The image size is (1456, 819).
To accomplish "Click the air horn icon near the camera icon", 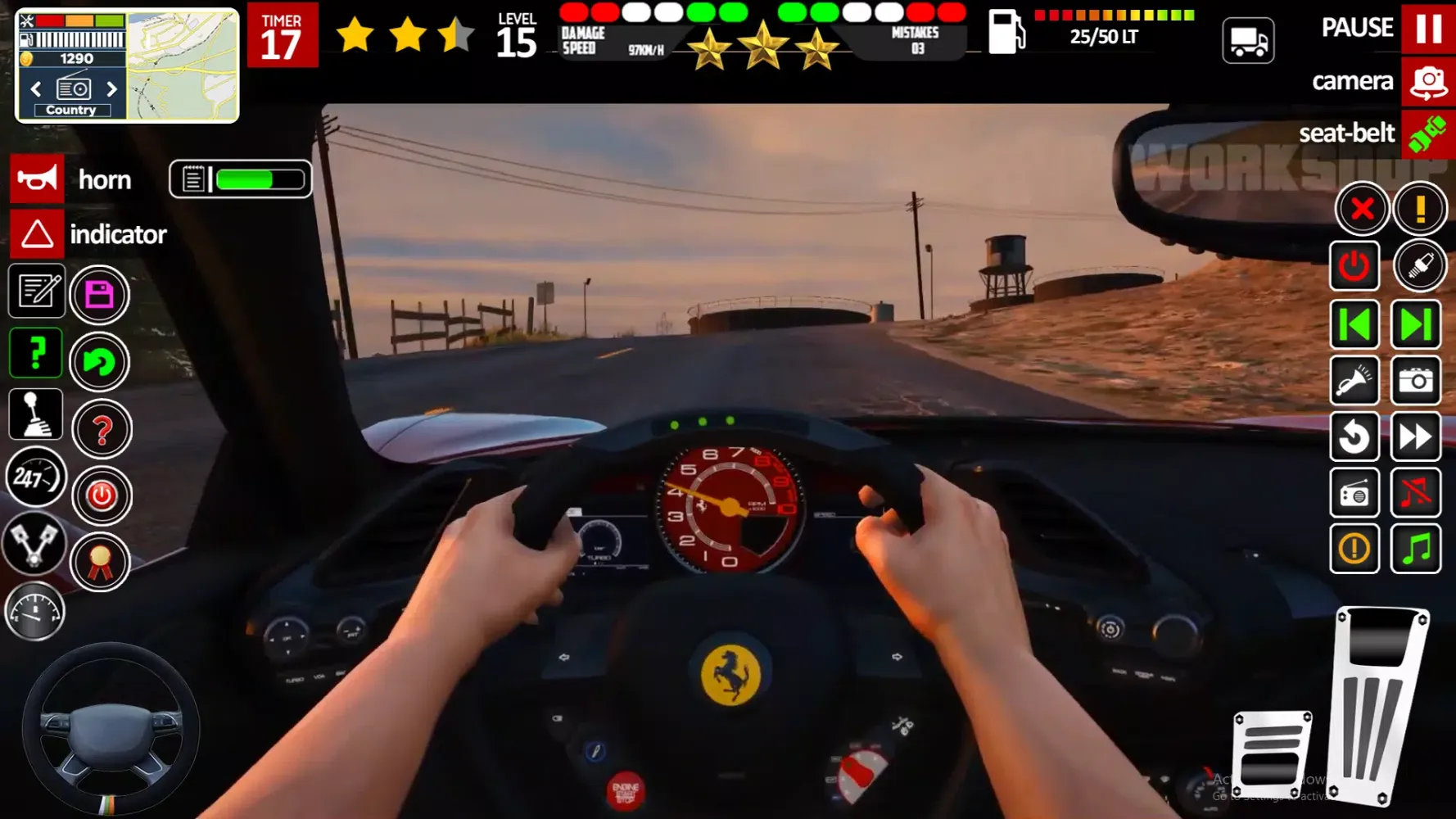I will 1354,382.
